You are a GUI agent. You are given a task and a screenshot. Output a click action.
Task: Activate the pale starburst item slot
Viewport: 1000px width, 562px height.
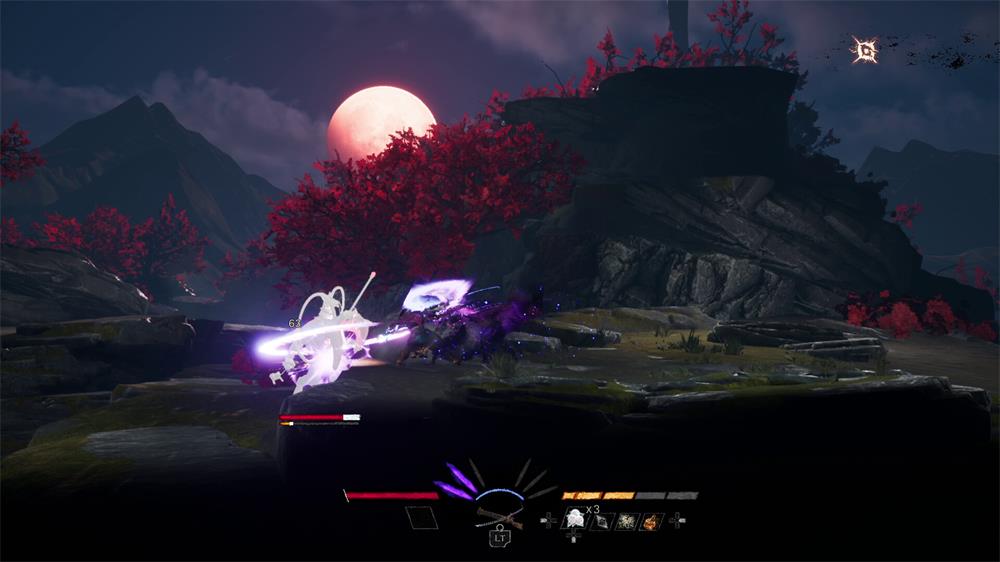(x=626, y=520)
